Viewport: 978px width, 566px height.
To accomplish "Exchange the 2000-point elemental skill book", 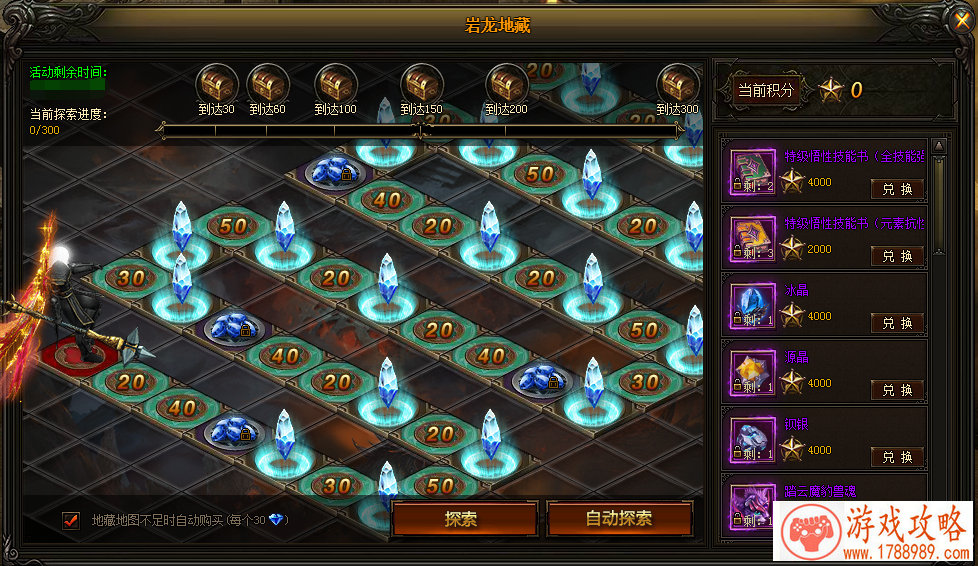I will tap(897, 256).
